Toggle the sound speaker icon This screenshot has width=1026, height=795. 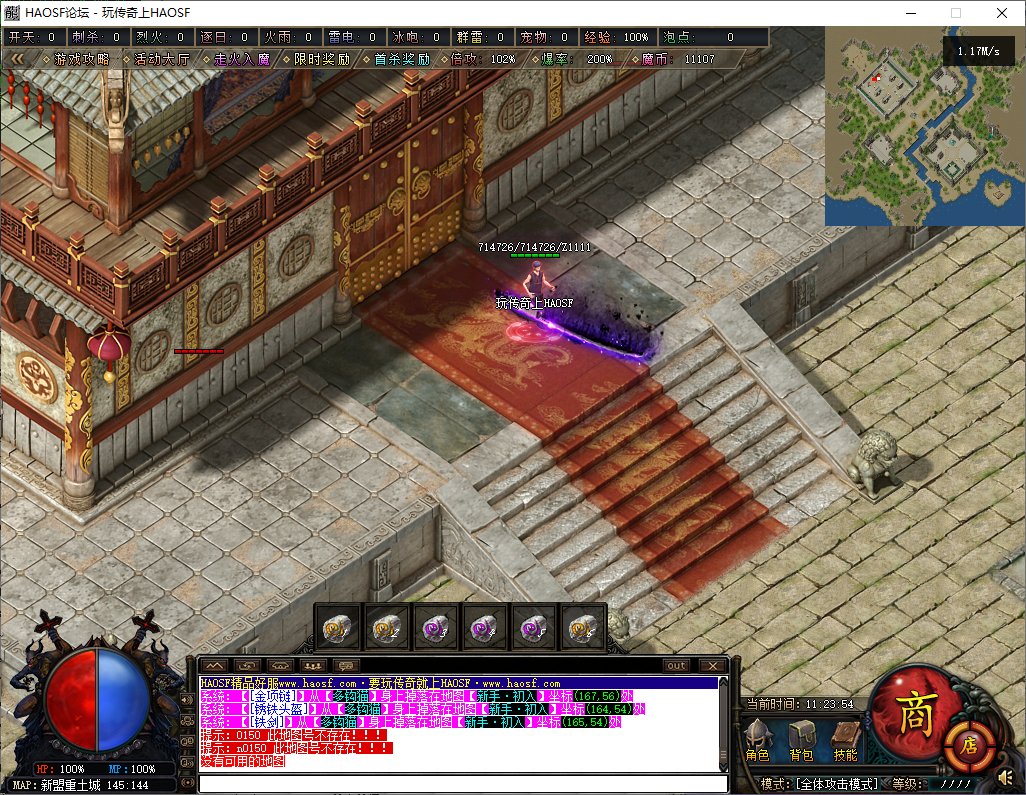point(1007,777)
